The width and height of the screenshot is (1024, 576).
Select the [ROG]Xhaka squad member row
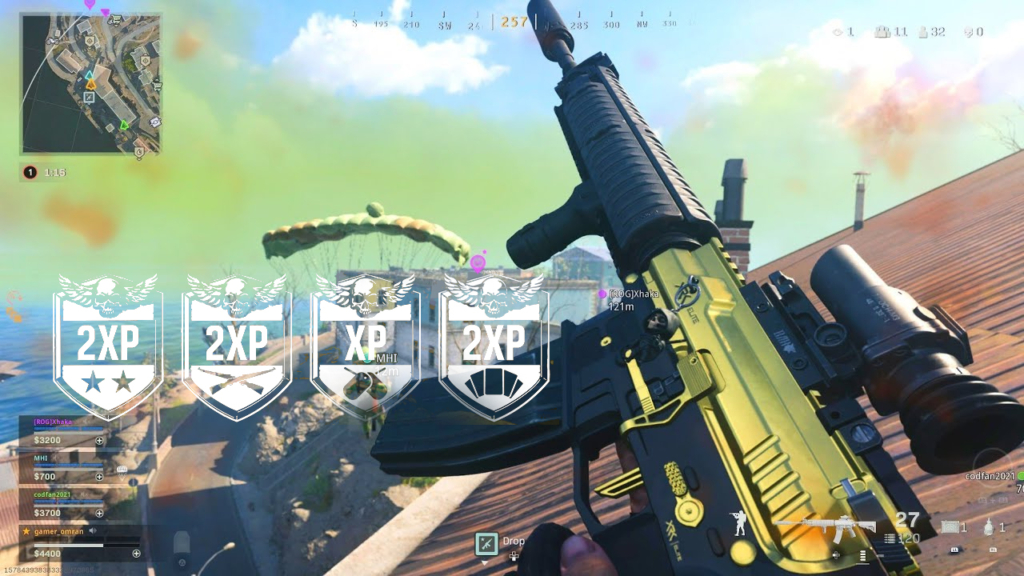tap(62, 432)
